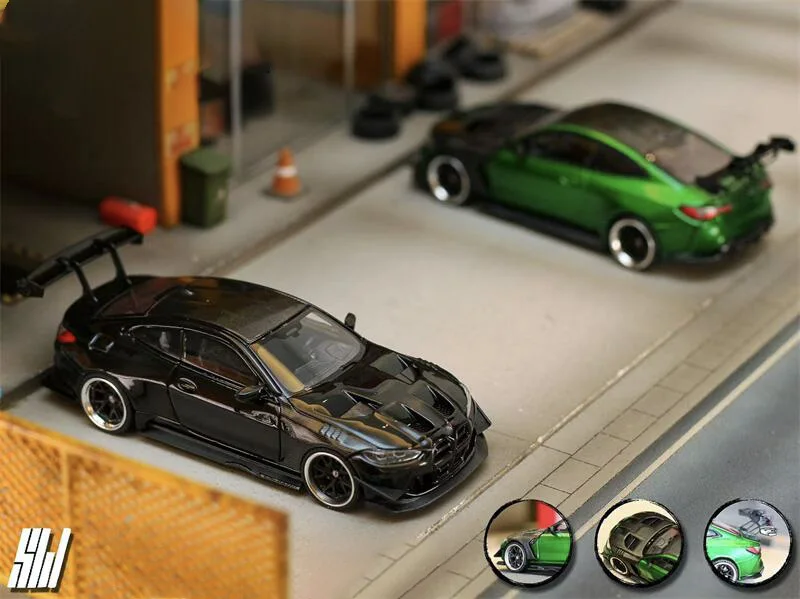The height and width of the screenshot is (599, 800).
Task: Click the white stylized logo watermark
Action: click(x=40, y=558)
